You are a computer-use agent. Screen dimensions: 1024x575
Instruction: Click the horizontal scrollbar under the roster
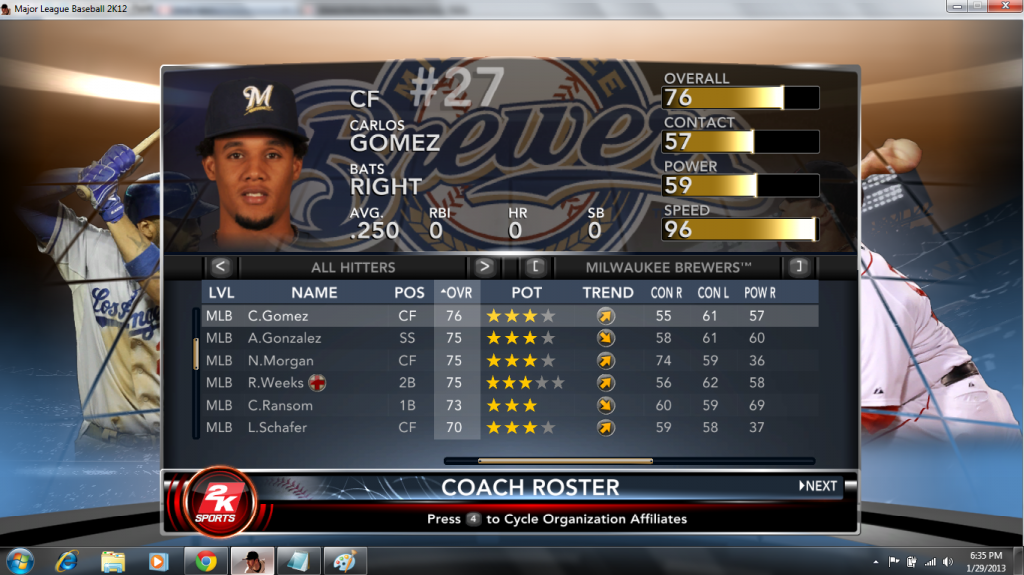(x=565, y=461)
